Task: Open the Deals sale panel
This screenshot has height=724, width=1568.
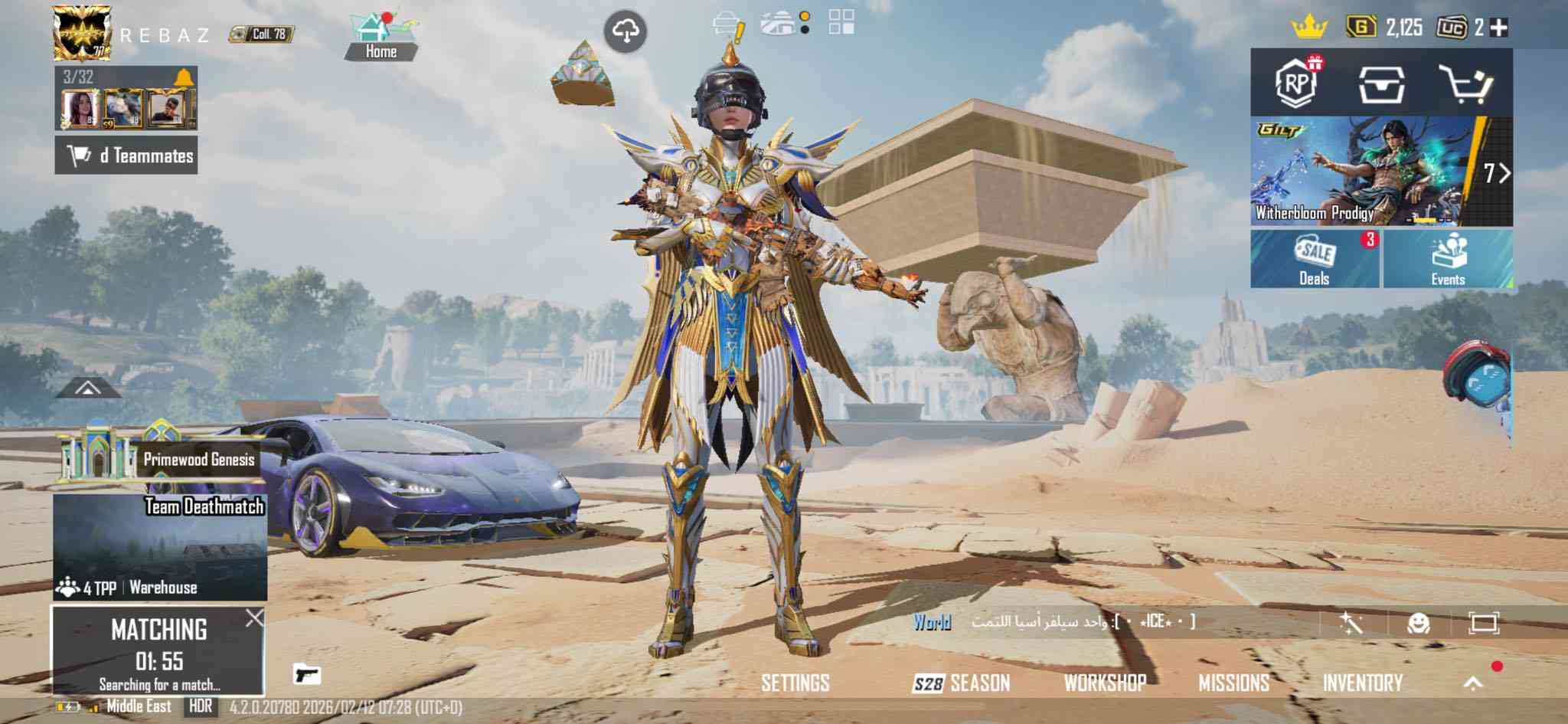Action: point(1315,259)
